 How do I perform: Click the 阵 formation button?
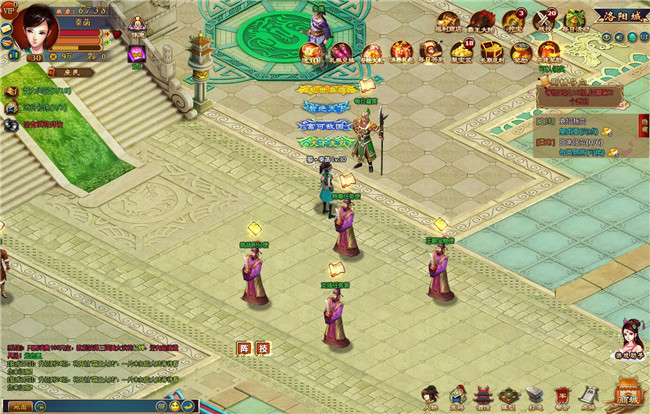[x=243, y=348]
